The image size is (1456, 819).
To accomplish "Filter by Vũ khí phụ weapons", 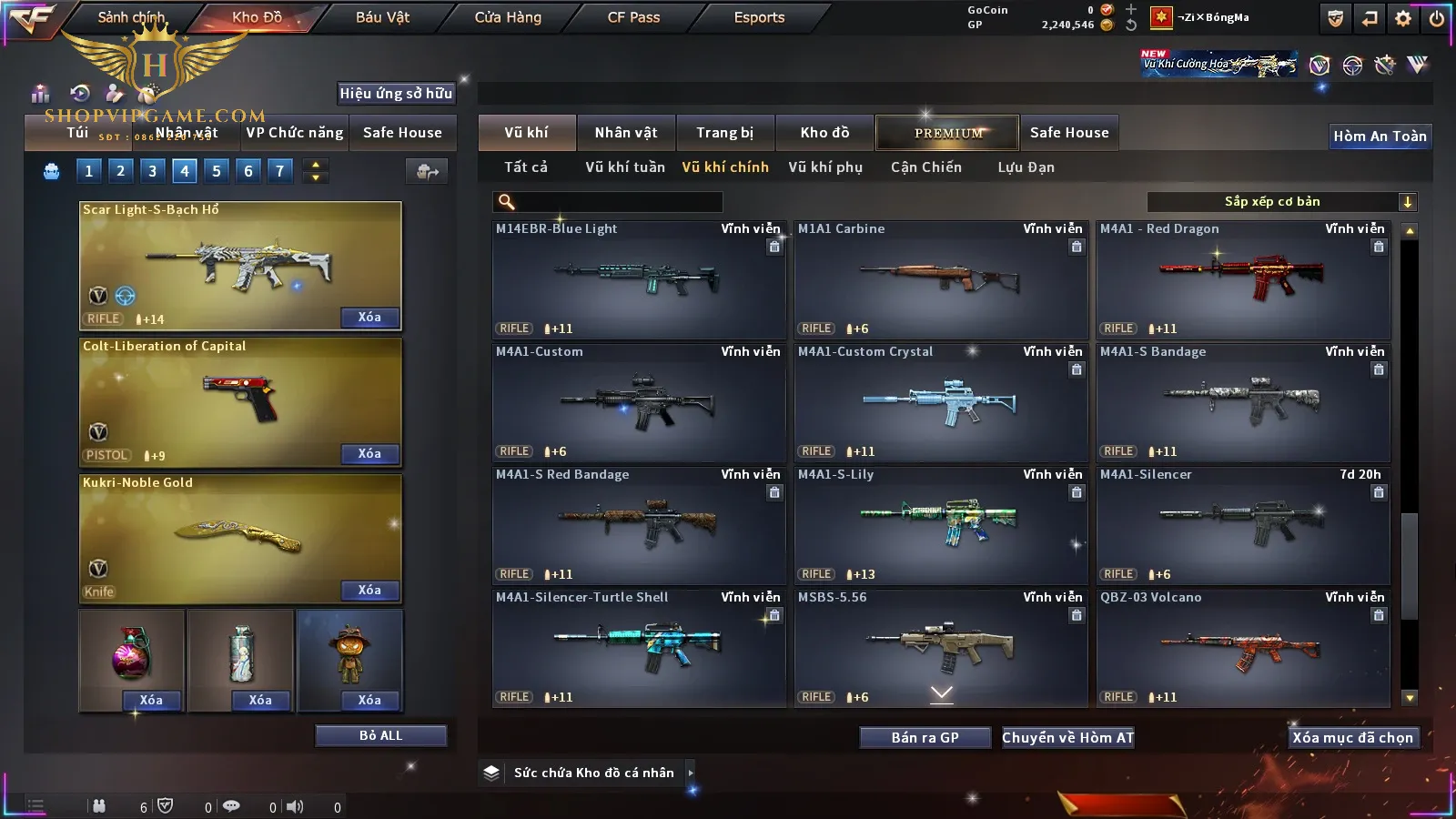I will click(824, 167).
